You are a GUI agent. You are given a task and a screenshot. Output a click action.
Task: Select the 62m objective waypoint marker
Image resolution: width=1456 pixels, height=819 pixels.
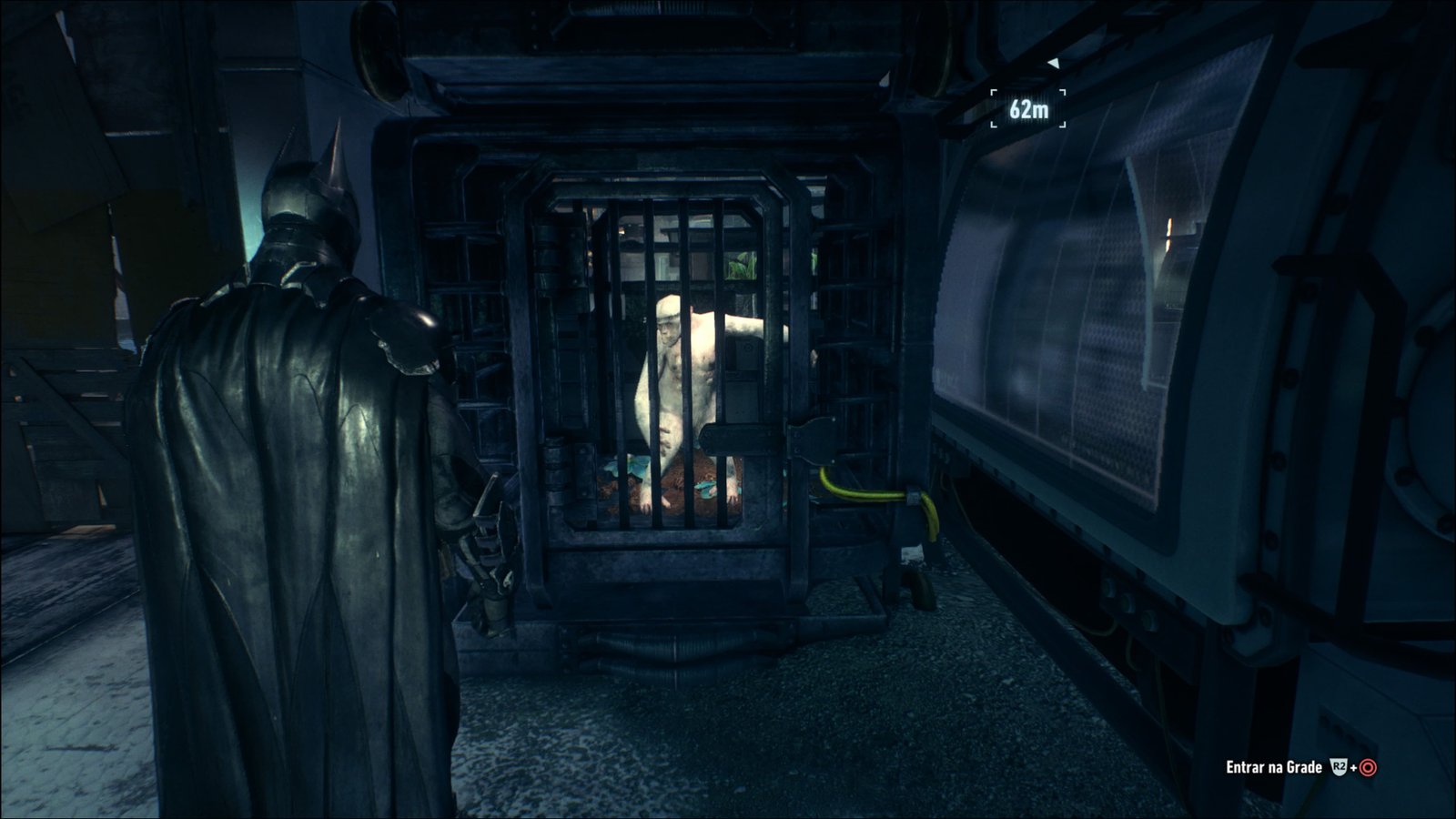(x=1028, y=109)
